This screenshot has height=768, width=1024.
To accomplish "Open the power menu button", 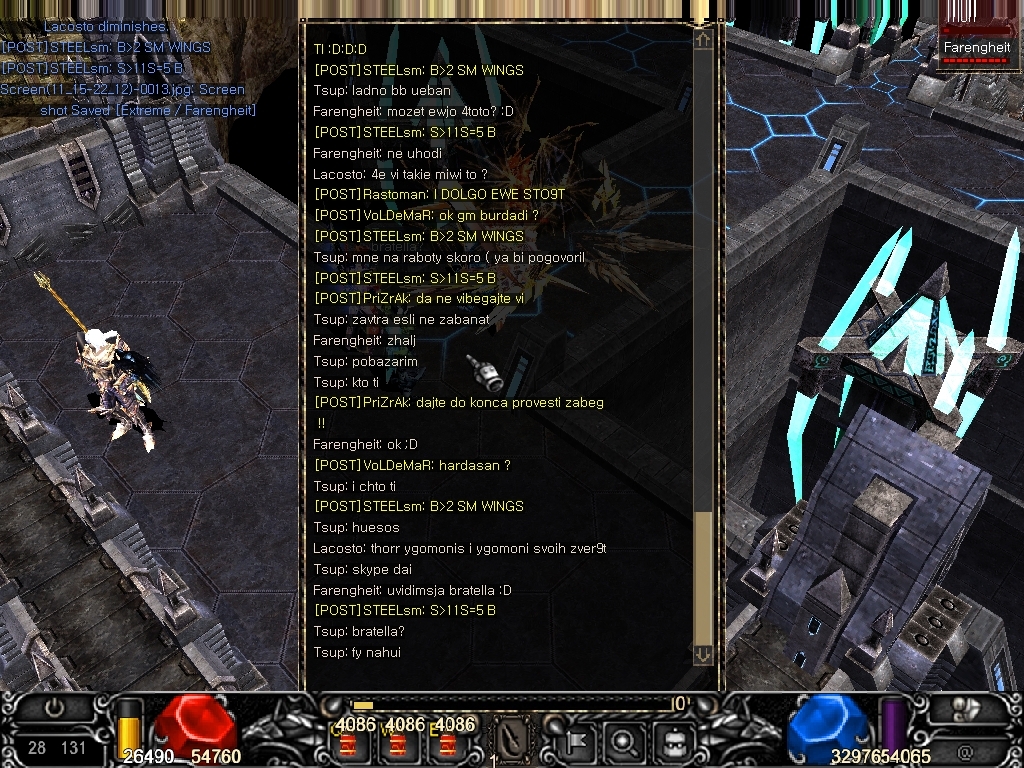I will pyautogui.click(x=55, y=707).
